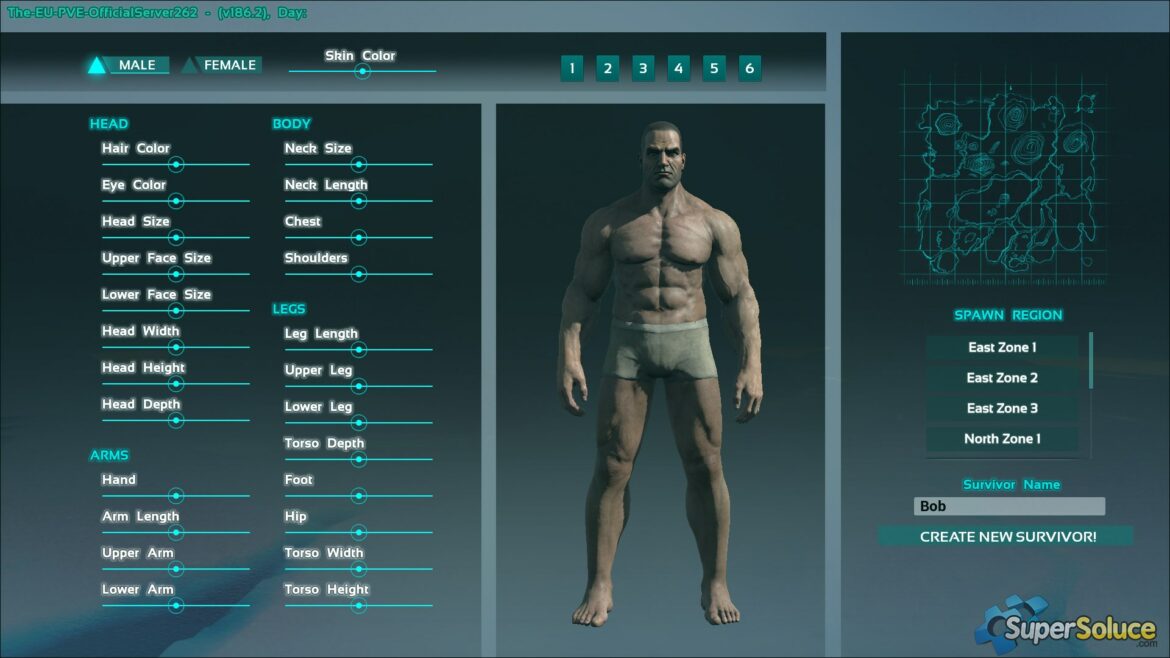Screen dimensions: 1170x658
Task: Select preset number 6
Action: 749,68
